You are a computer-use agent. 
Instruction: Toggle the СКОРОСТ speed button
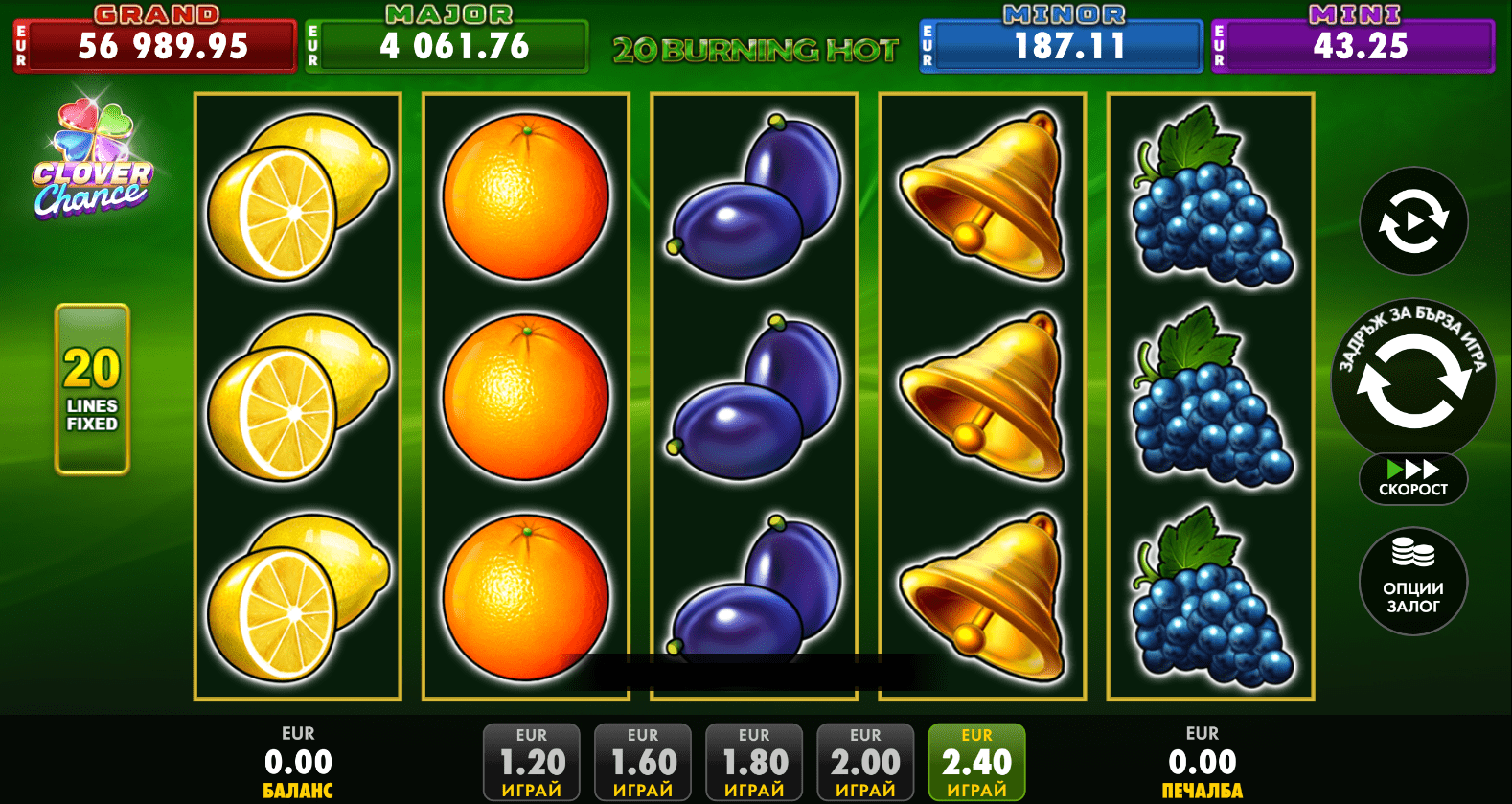pos(1412,478)
